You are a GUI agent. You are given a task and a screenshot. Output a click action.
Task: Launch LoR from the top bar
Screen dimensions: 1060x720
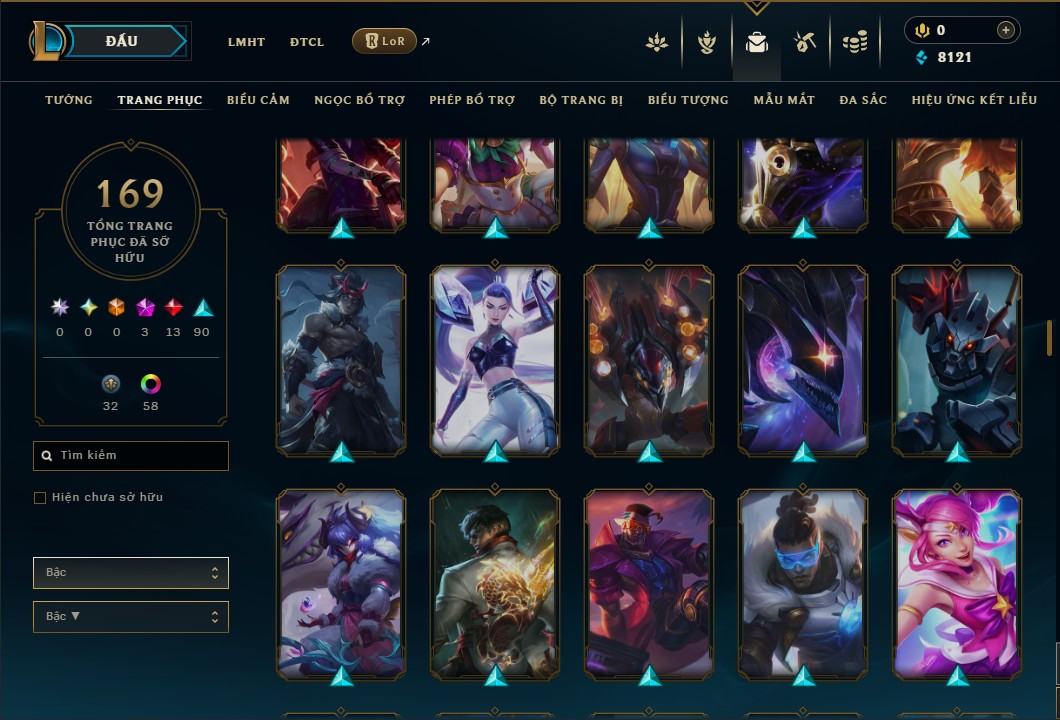(x=385, y=41)
